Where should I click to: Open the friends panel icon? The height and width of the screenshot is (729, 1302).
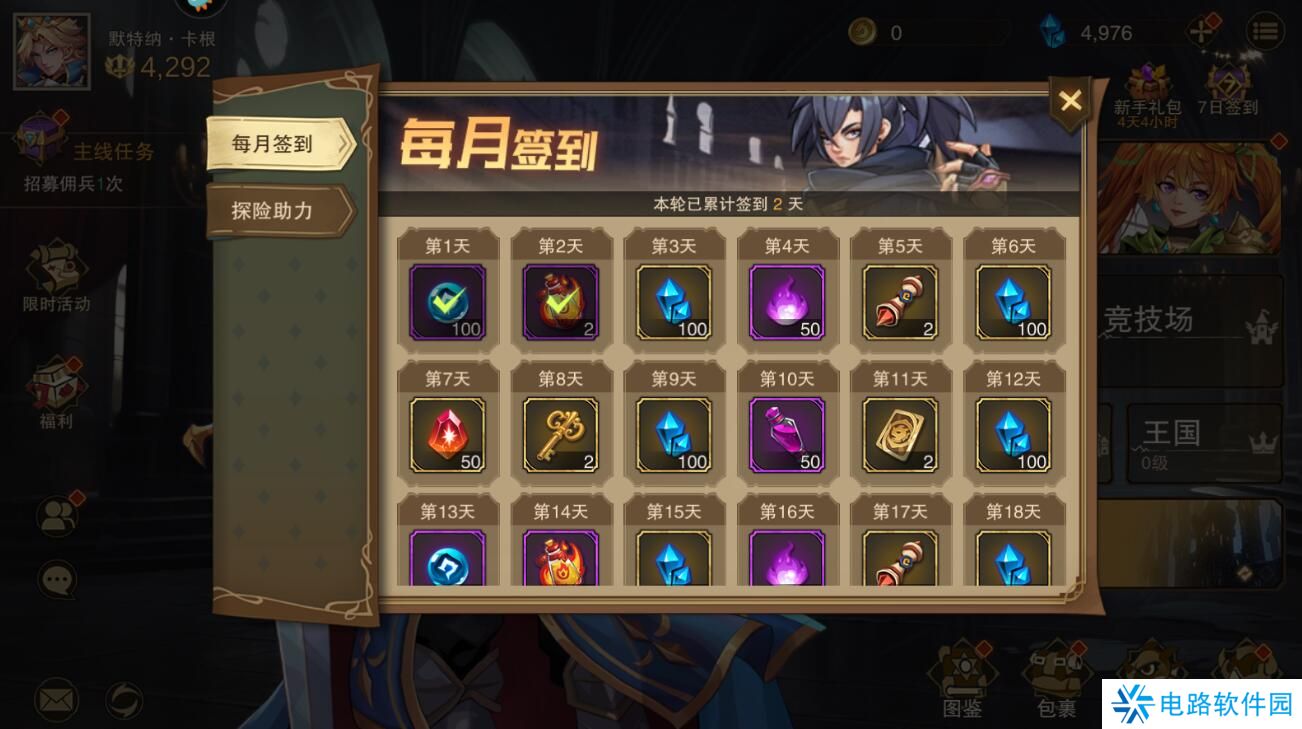(55, 512)
